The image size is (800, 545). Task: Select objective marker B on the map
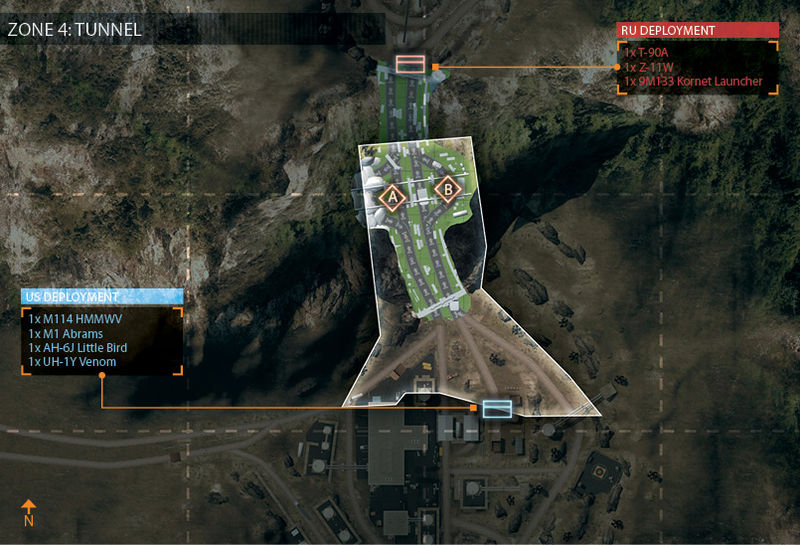(448, 189)
